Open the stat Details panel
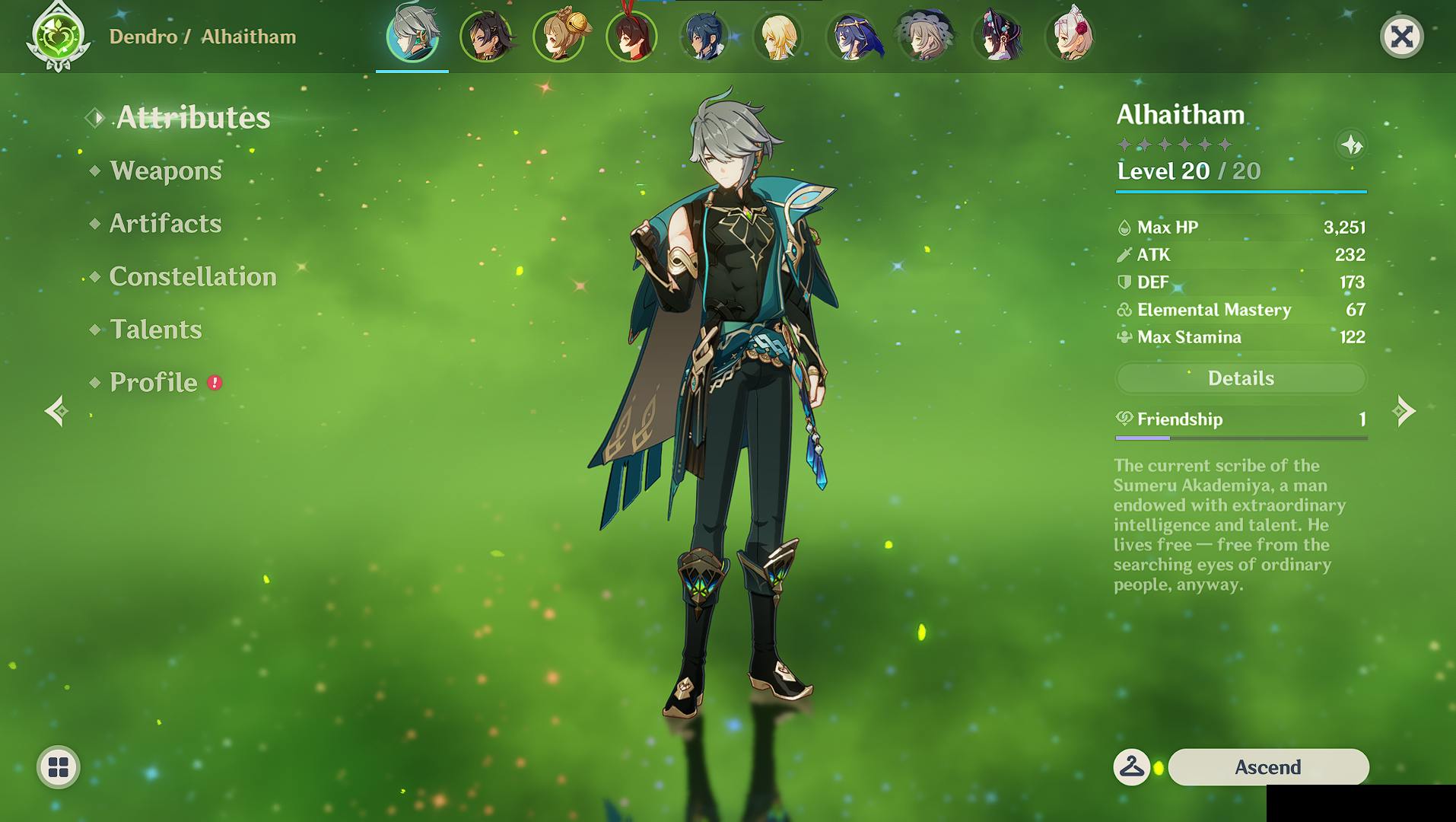Image resolution: width=1456 pixels, height=822 pixels. point(1241,378)
